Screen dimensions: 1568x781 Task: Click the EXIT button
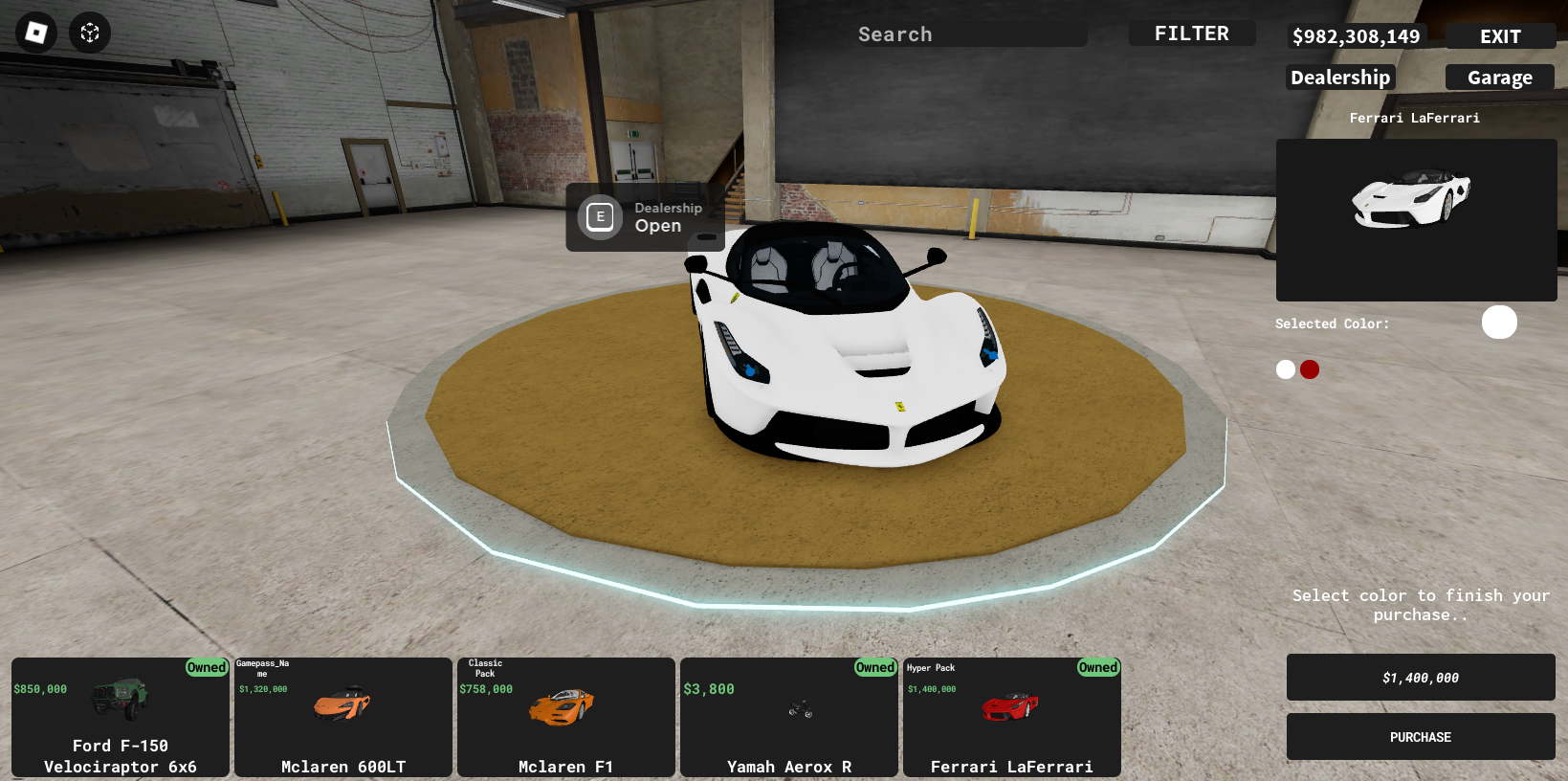(1499, 35)
